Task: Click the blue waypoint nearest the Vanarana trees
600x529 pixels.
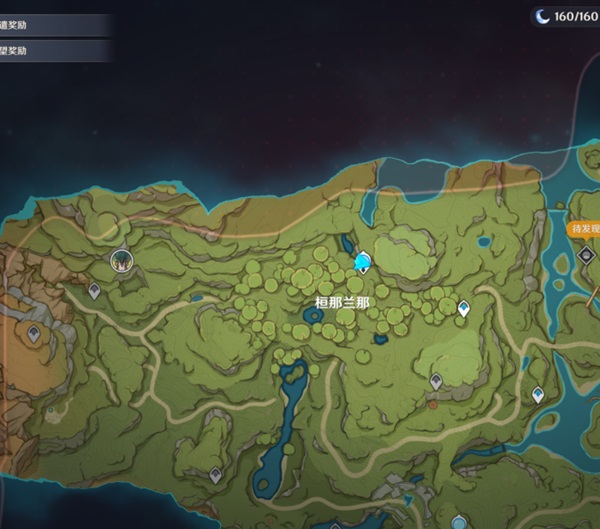Action: [x=463, y=310]
